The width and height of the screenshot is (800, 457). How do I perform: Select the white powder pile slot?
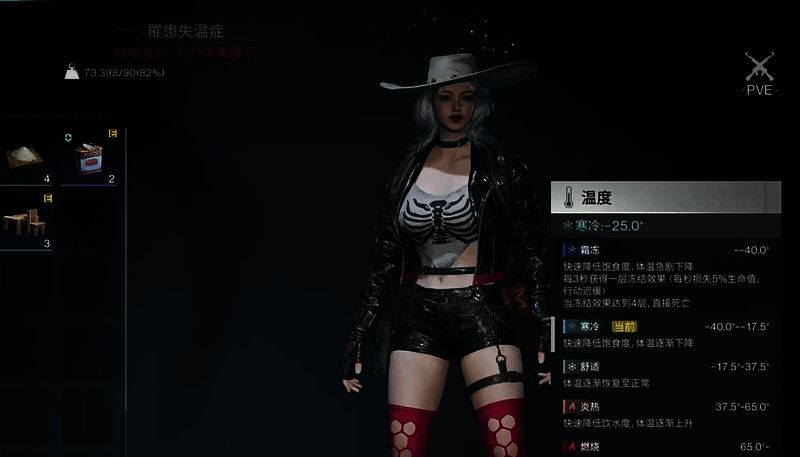[x=24, y=157]
